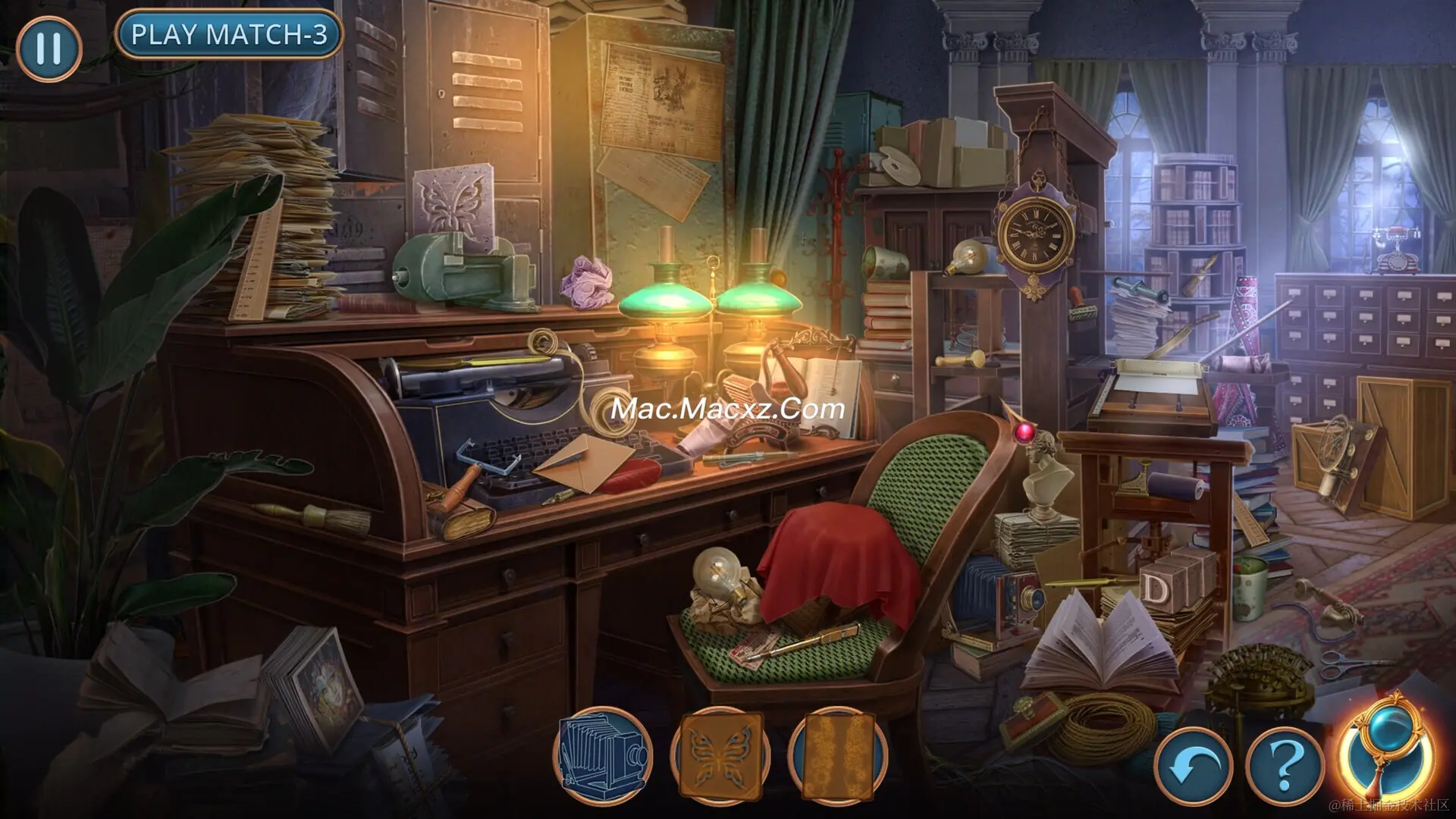Image resolution: width=1456 pixels, height=819 pixels.
Task: Open the question mark help button
Action: point(1284,767)
